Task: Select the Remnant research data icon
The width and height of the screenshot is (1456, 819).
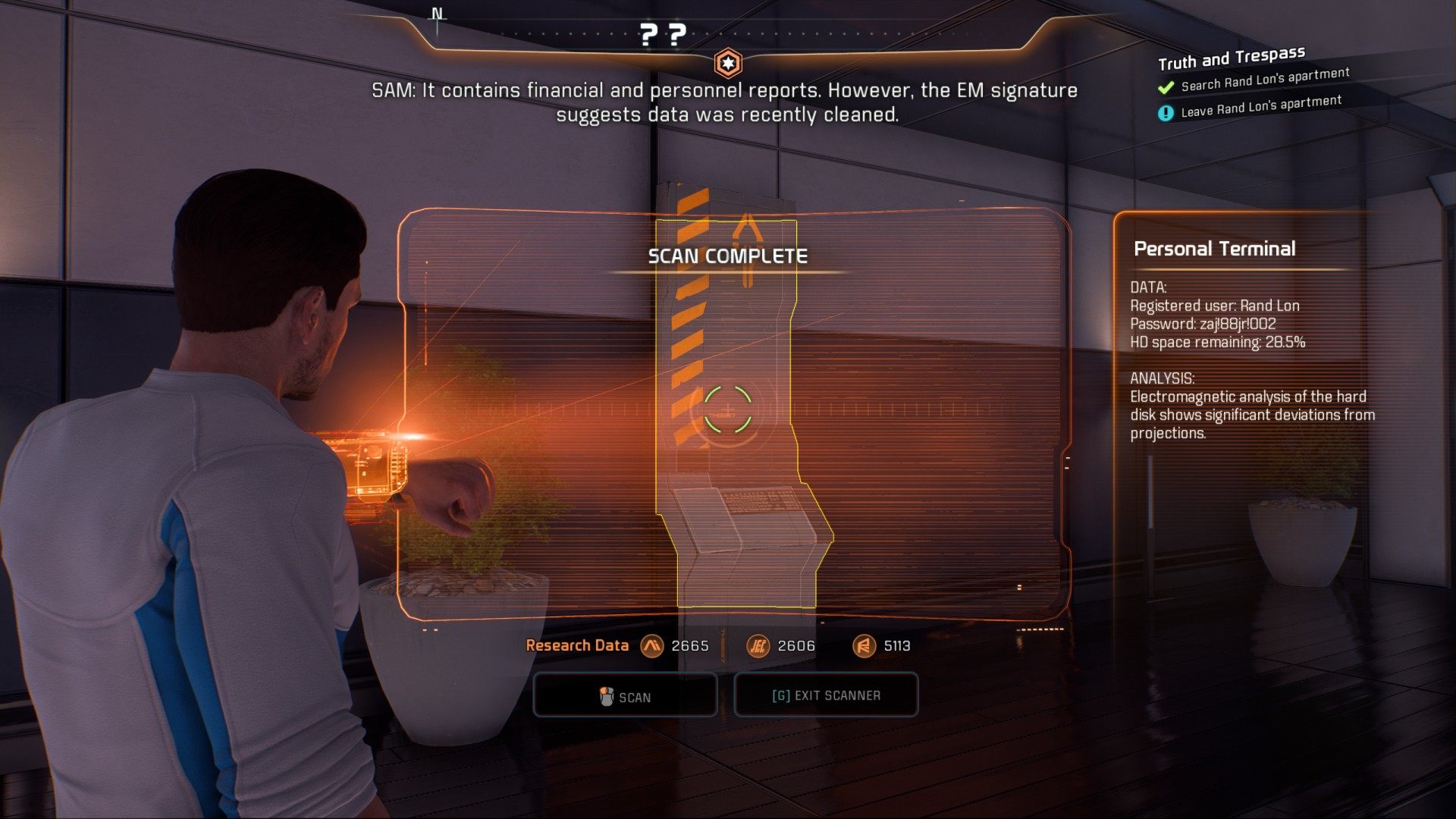Action: pos(864,646)
